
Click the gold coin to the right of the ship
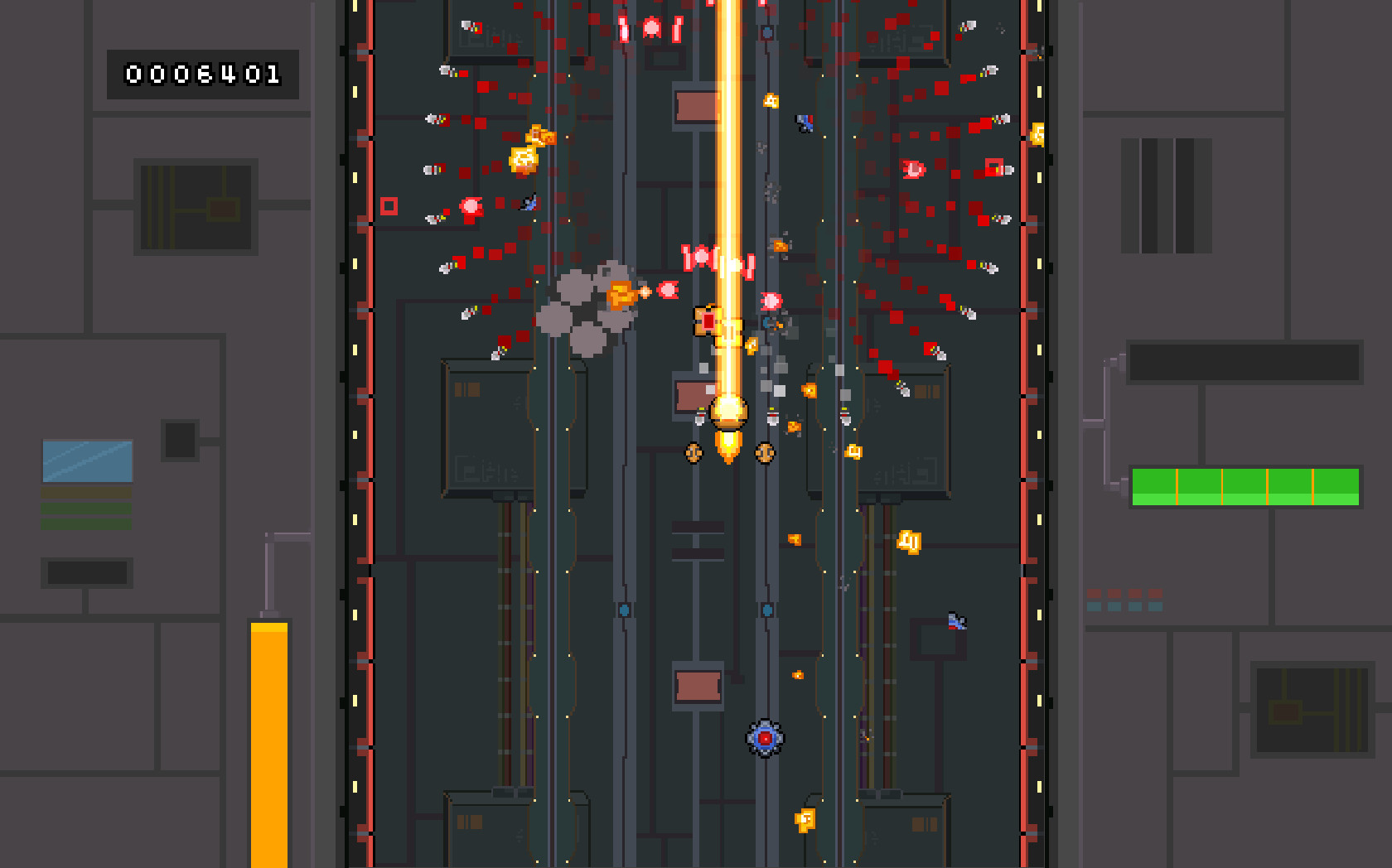tap(764, 454)
